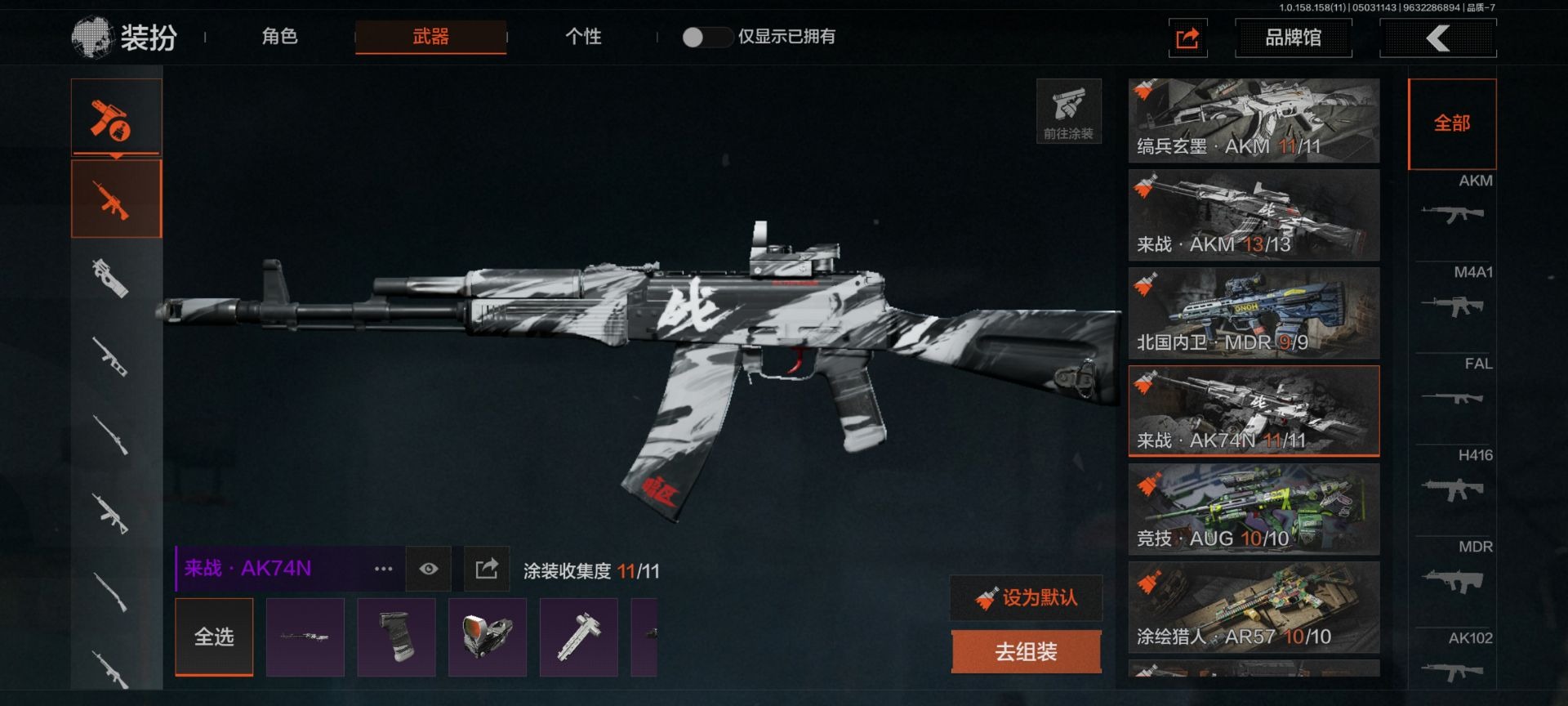Select the 涂绘猎人 AR57 skin
This screenshot has height=706, width=1568.
(1254, 607)
